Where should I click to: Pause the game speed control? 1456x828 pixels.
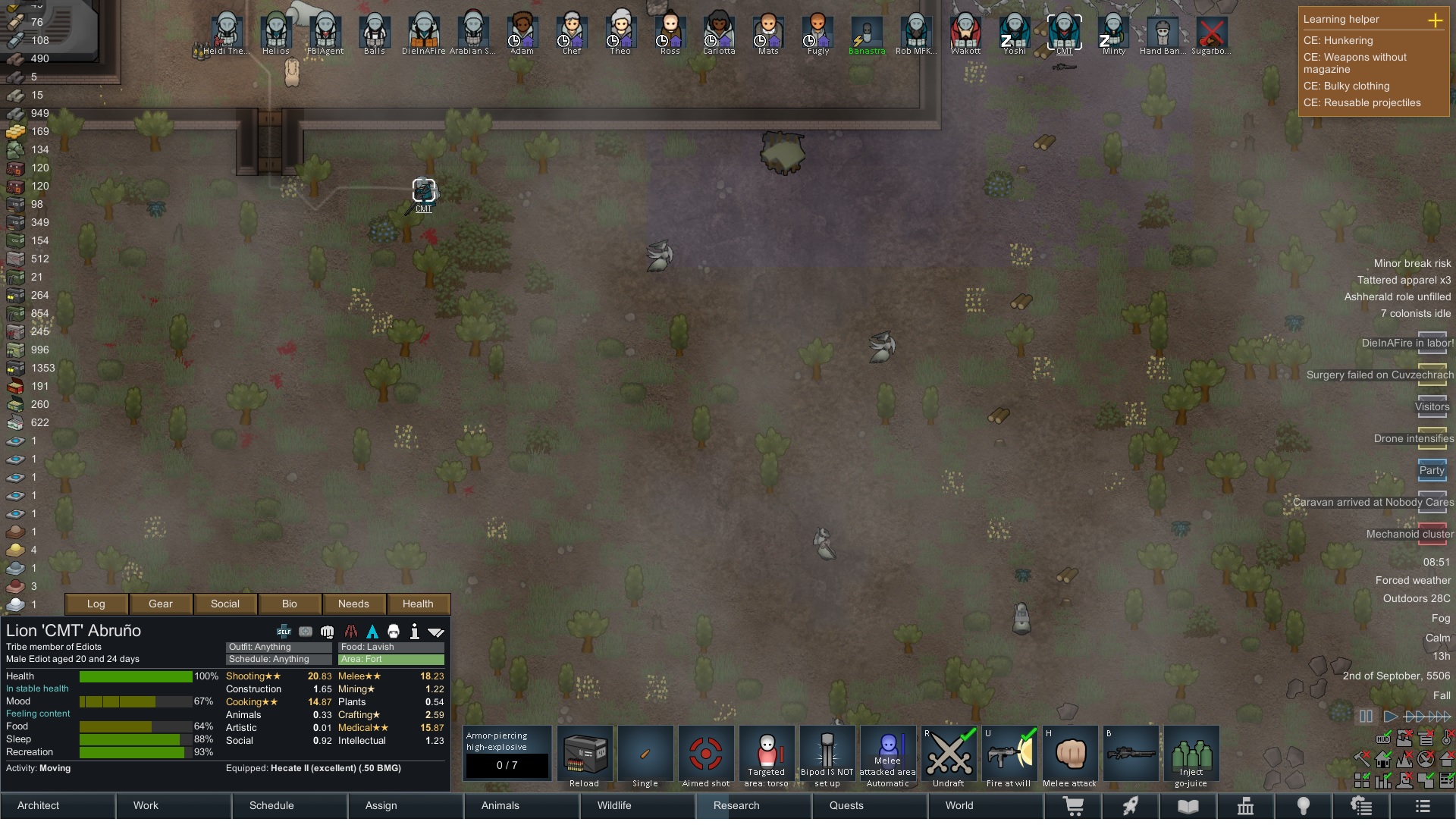(x=1366, y=716)
